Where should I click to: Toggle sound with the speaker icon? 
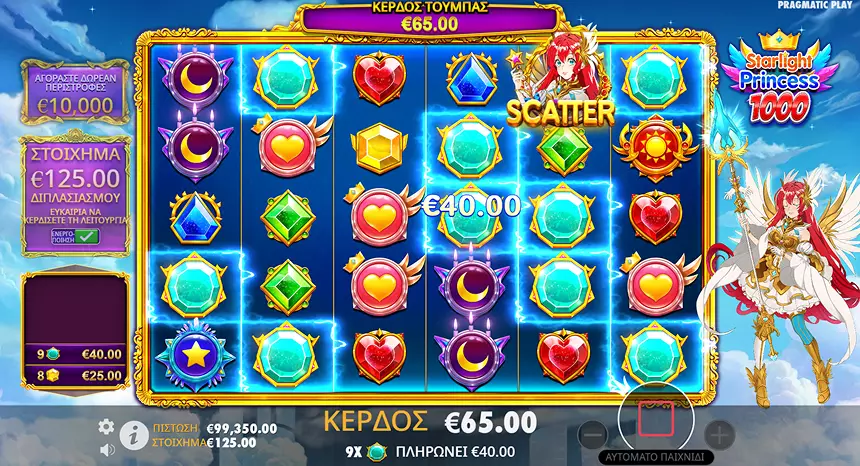(107, 449)
